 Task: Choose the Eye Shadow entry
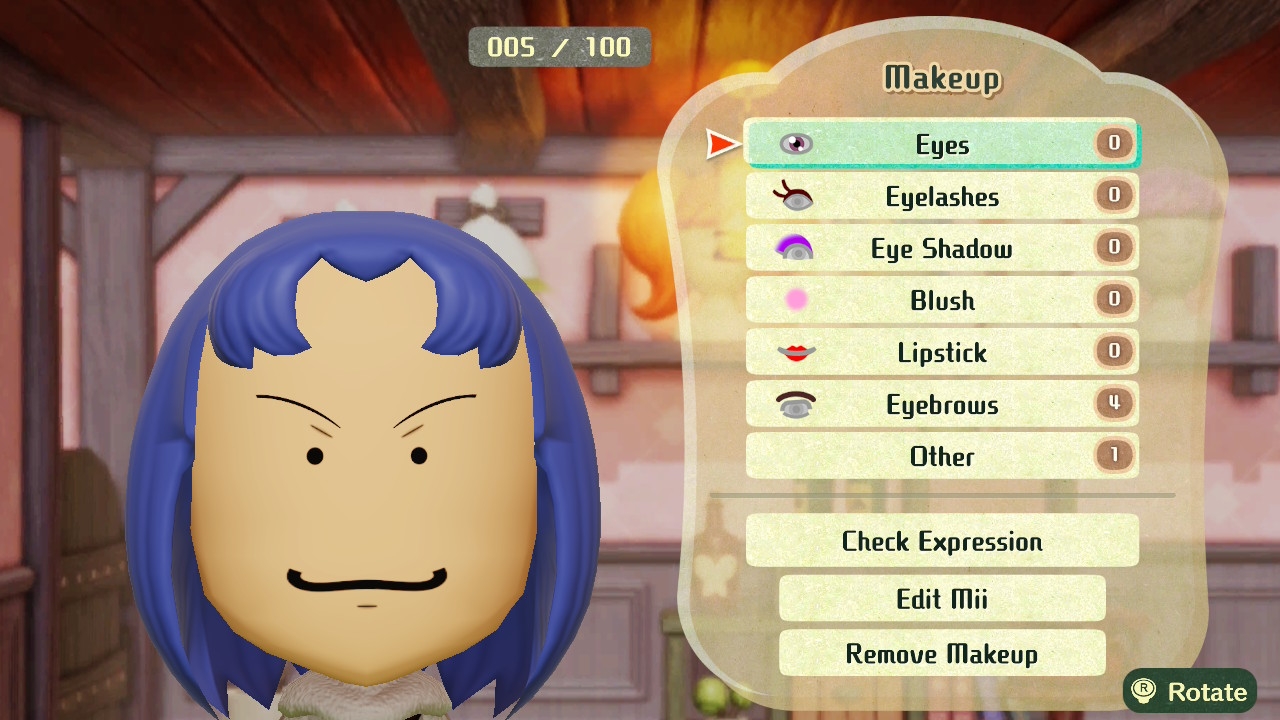click(941, 249)
